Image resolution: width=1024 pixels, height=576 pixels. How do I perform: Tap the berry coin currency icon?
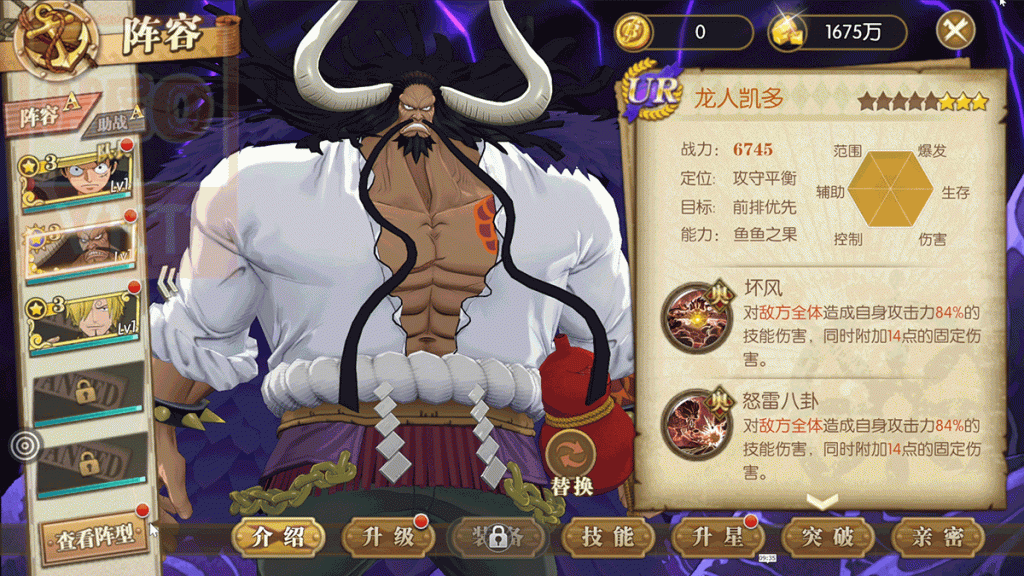pyautogui.click(x=634, y=31)
